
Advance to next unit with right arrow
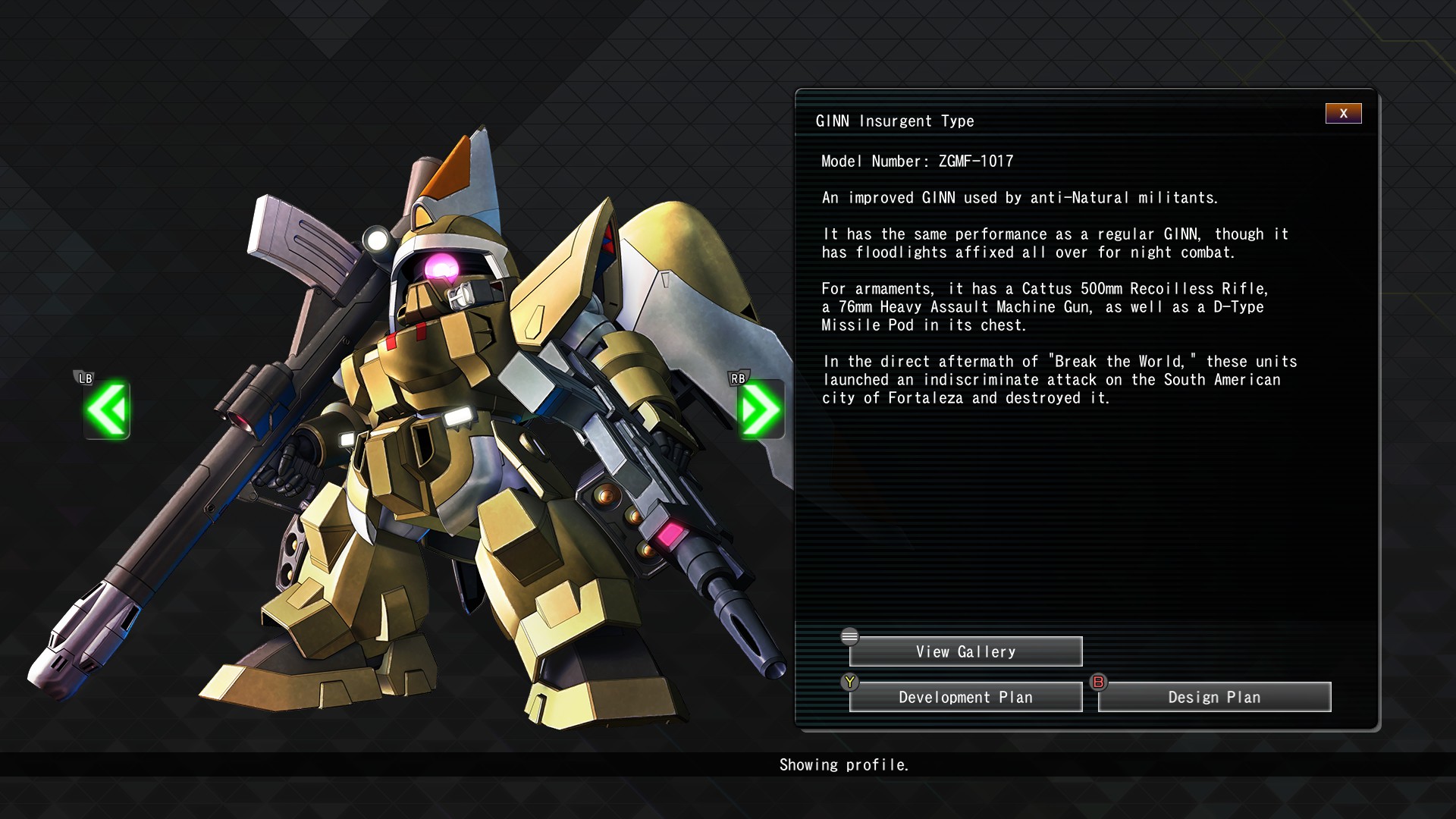point(760,409)
